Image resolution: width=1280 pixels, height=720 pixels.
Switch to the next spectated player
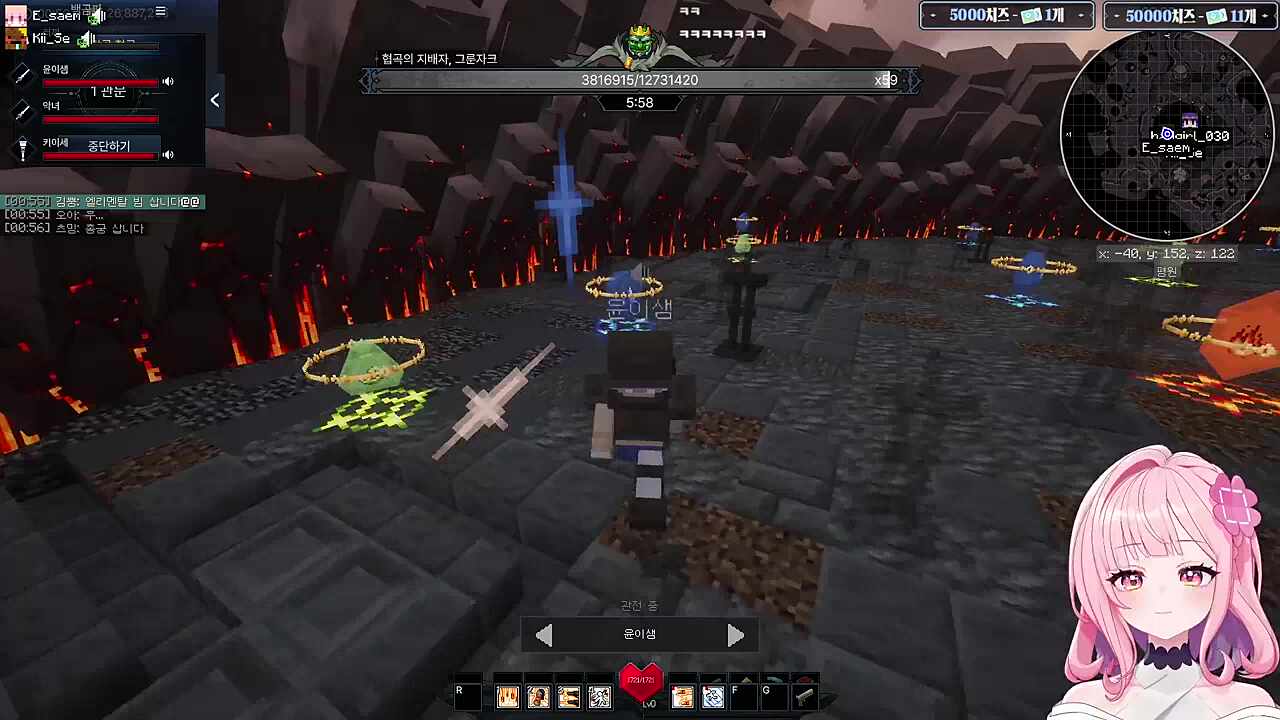(x=735, y=635)
